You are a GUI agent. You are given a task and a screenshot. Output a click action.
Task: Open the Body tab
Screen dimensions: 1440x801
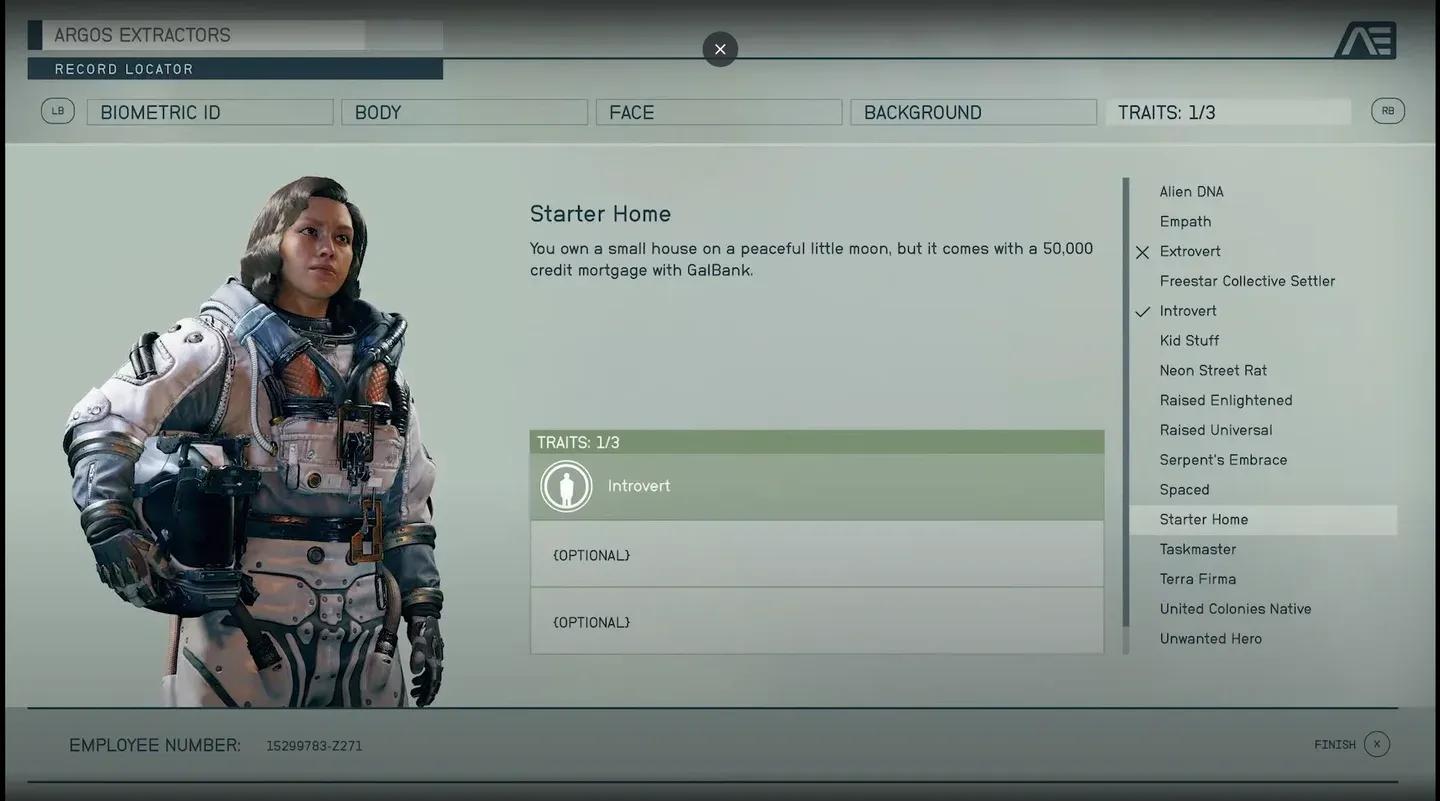pyautogui.click(x=464, y=112)
